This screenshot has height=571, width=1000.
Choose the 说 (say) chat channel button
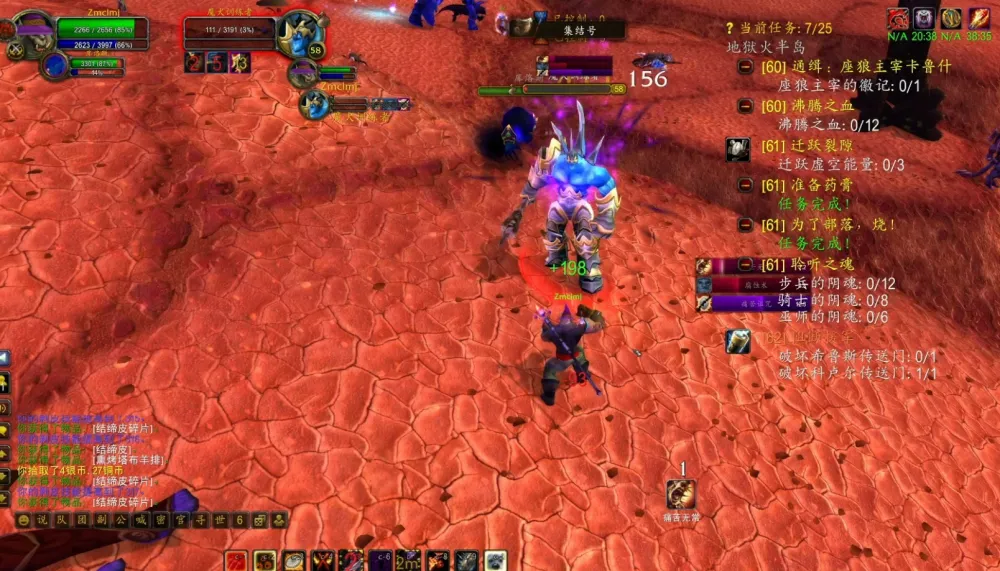click(x=42, y=520)
